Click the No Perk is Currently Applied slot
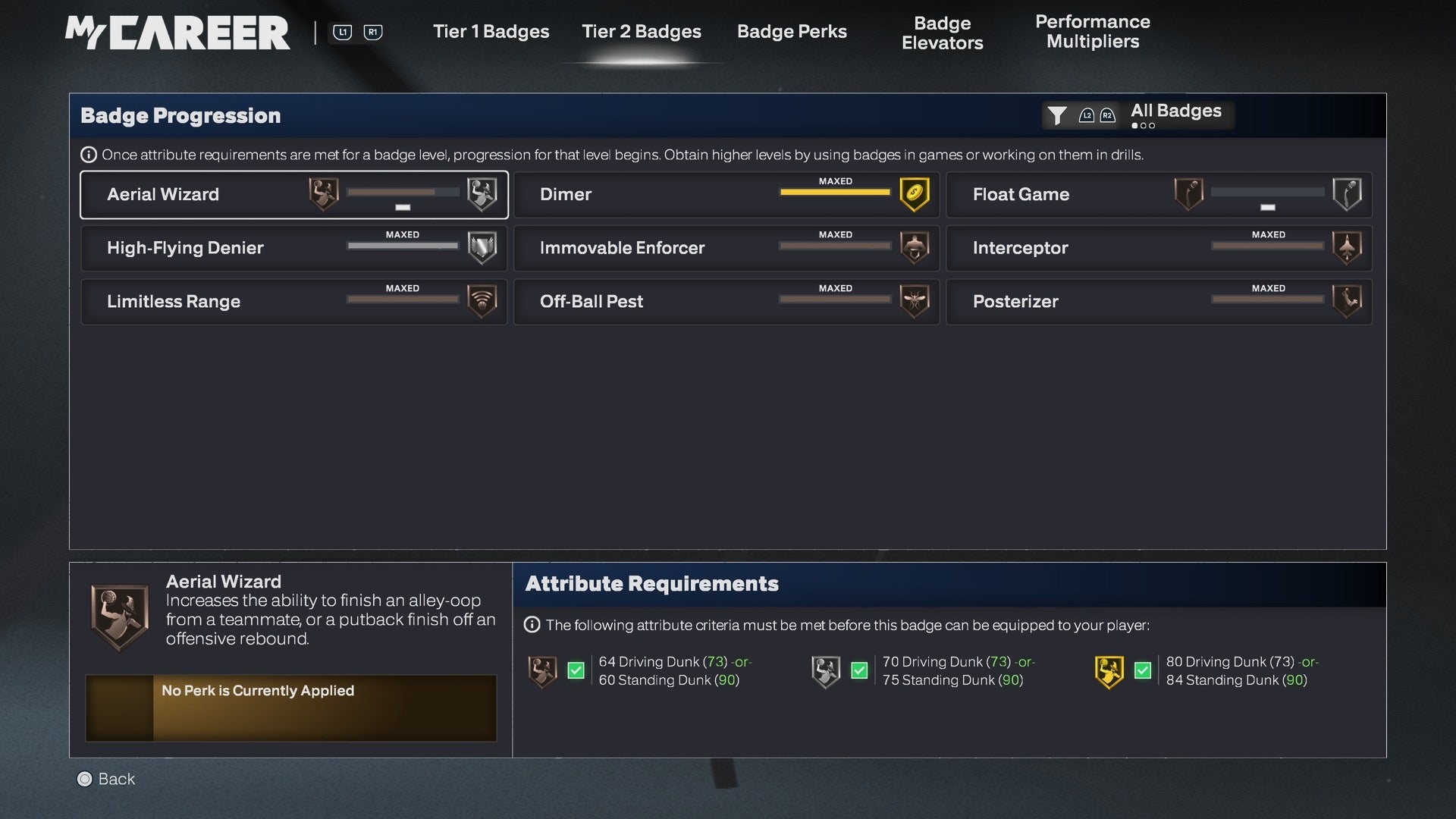The image size is (1456, 819). (291, 708)
